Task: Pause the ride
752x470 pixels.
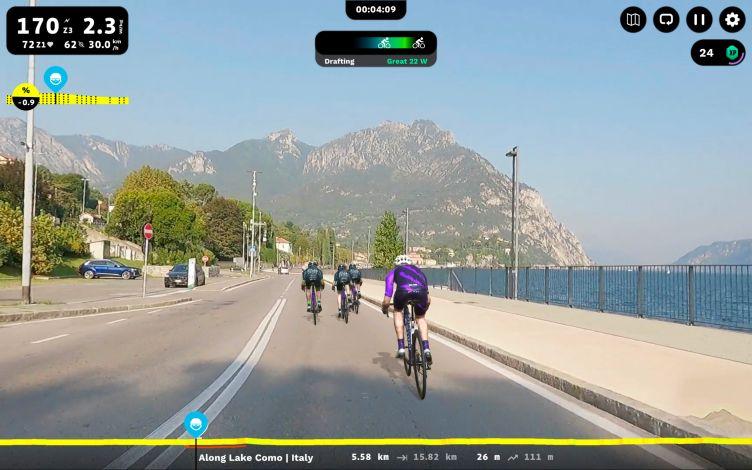Action: coord(699,19)
